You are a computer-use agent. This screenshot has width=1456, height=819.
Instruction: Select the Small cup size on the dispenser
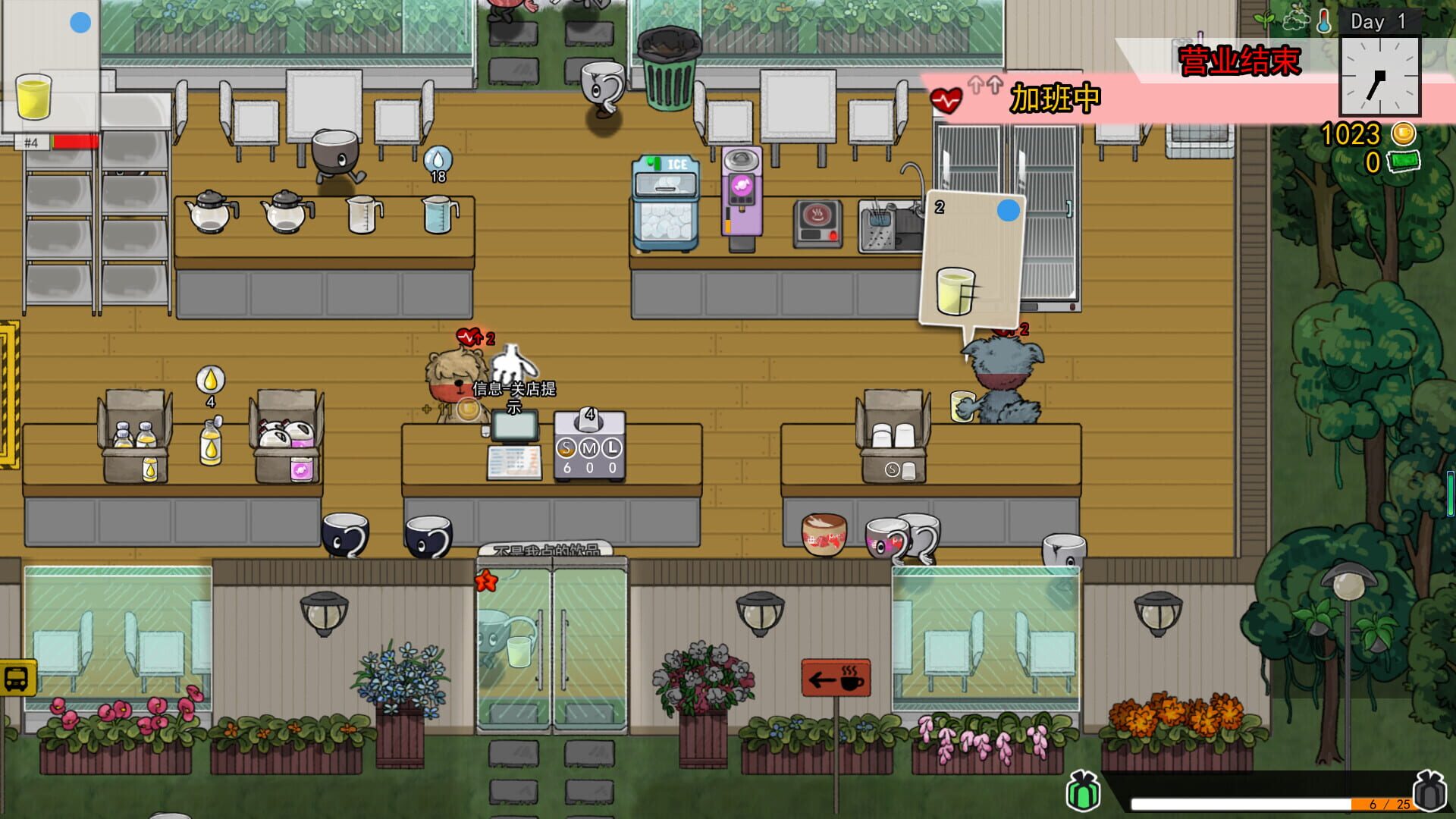click(565, 447)
